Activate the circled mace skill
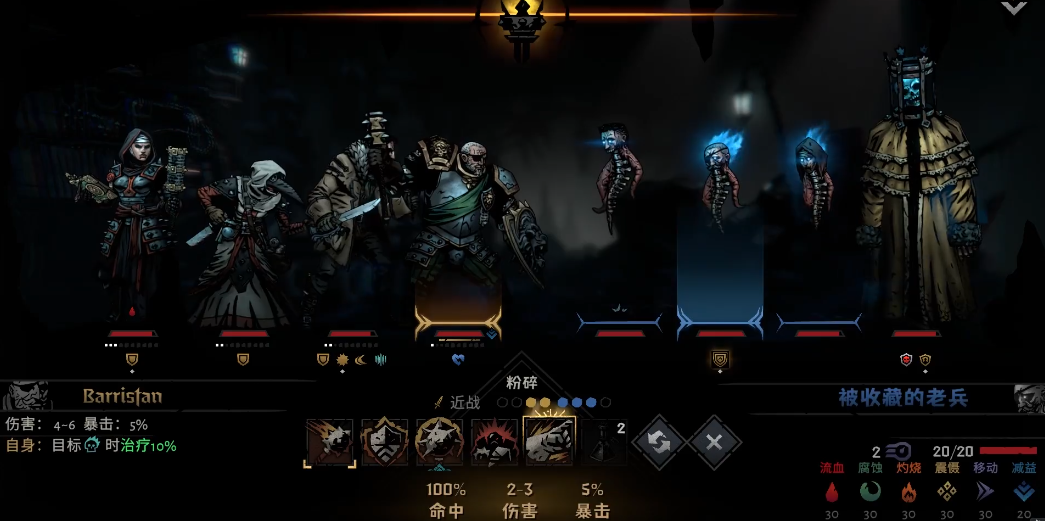The height and width of the screenshot is (521, 1045). (x=439, y=442)
